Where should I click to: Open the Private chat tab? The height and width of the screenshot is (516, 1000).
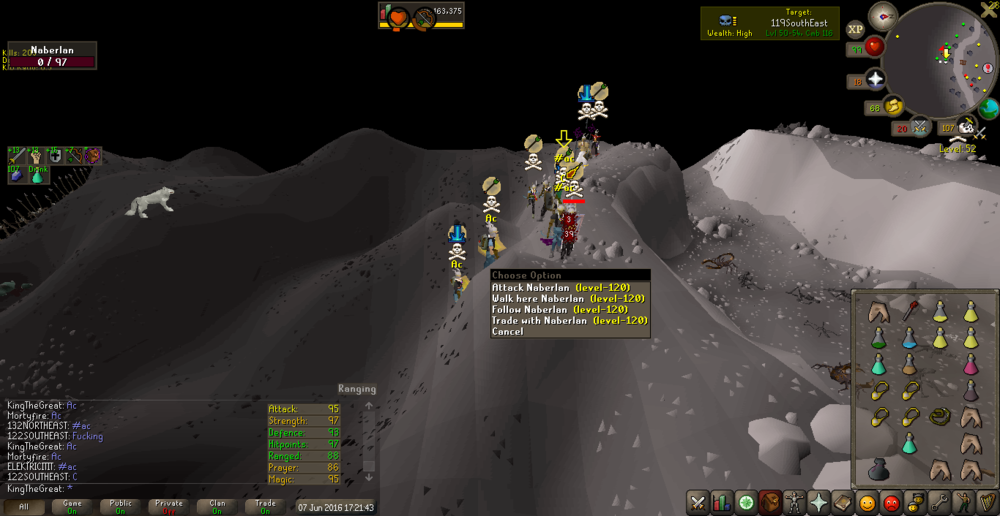pyautogui.click(x=169, y=507)
